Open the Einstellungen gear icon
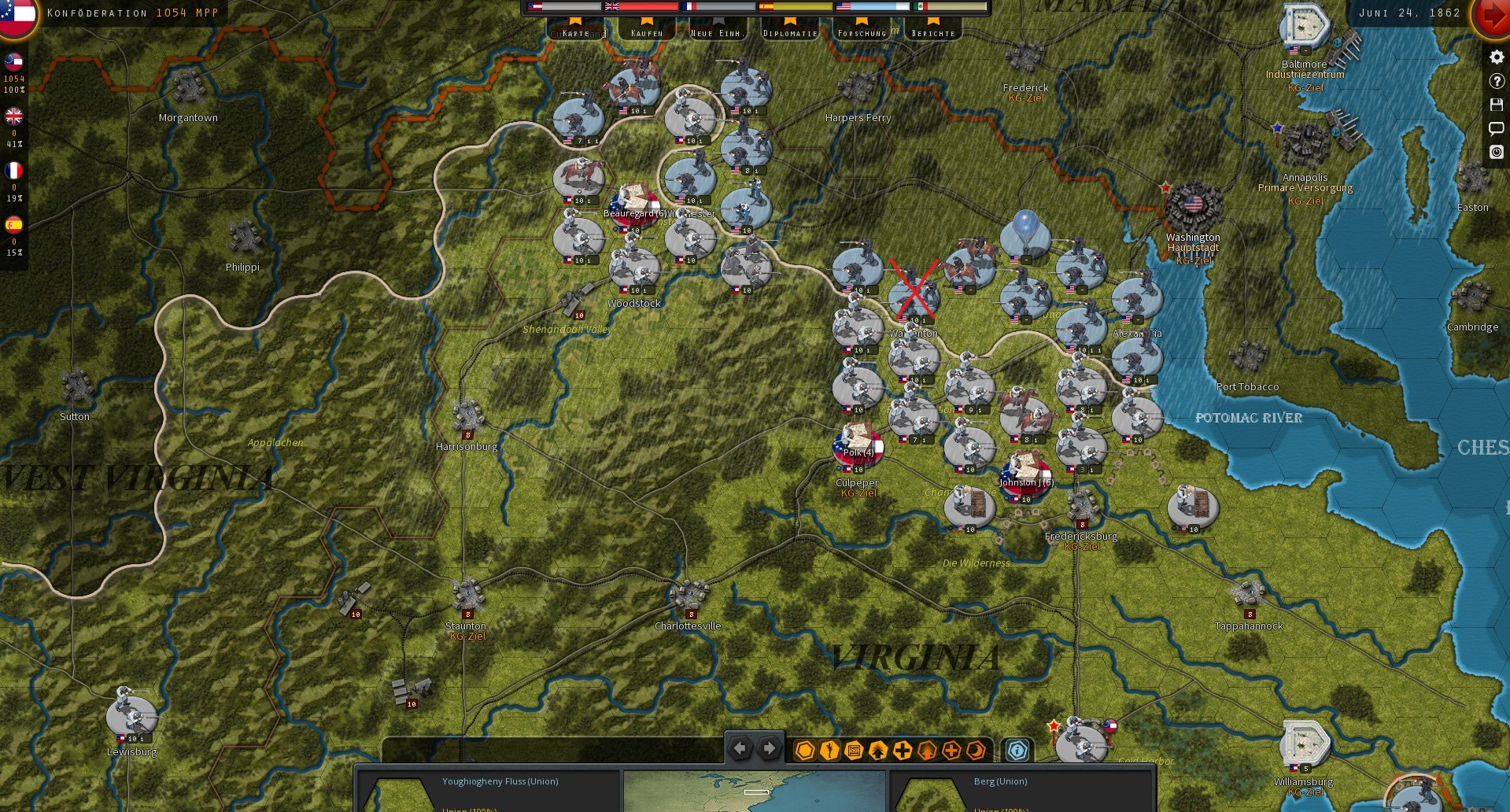Image resolution: width=1510 pixels, height=812 pixels. pyautogui.click(x=1497, y=57)
